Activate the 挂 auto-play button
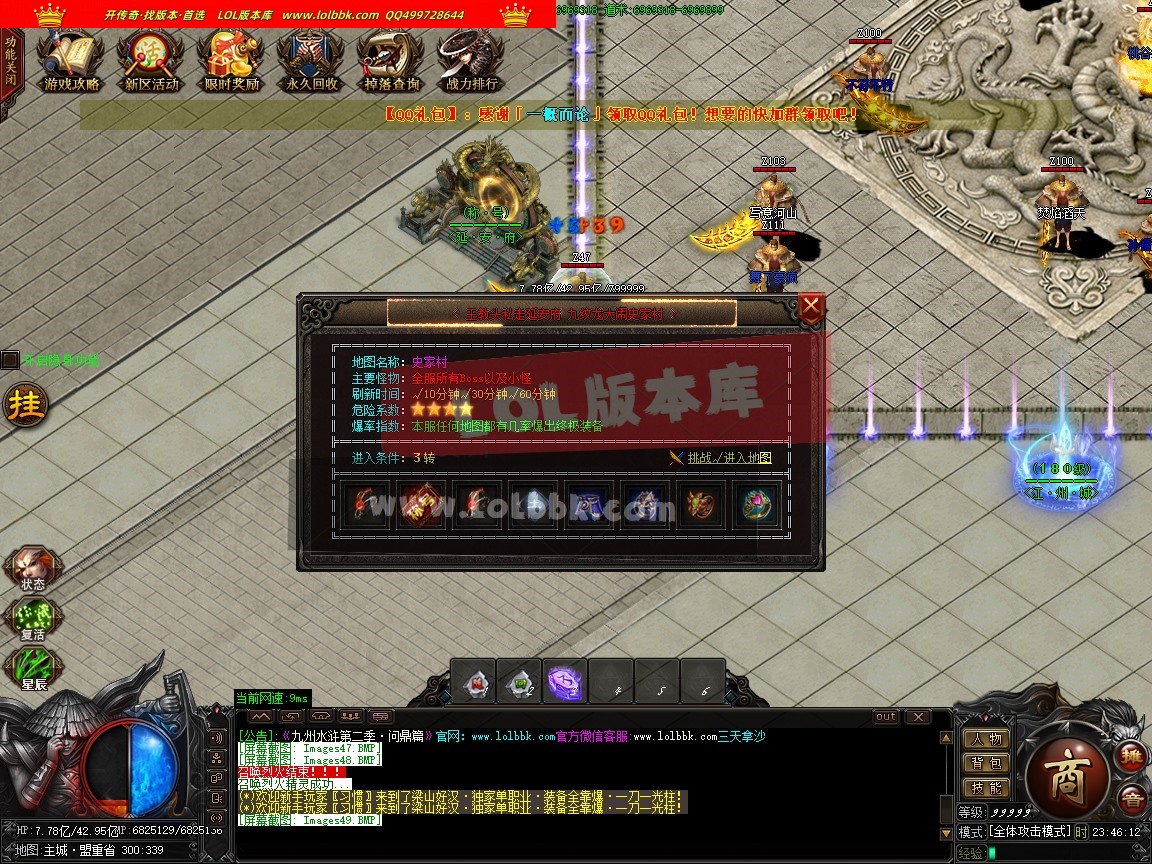Viewport: 1152px width, 864px height. pyautogui.click(x=22, y=405)
